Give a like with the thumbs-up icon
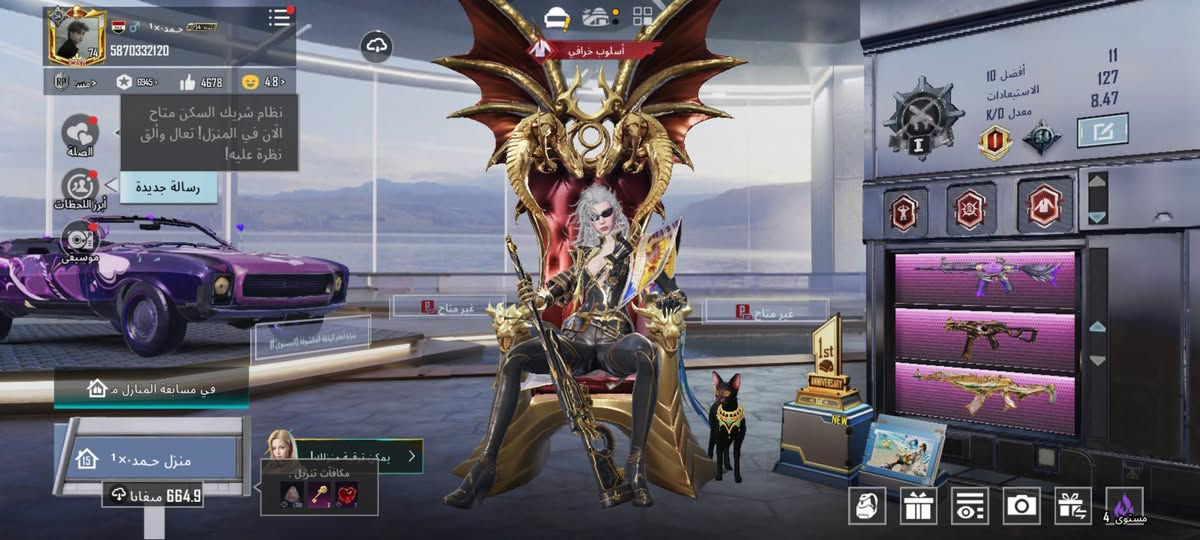Viewport: 1200px width, 540px height. click(188, 82)
